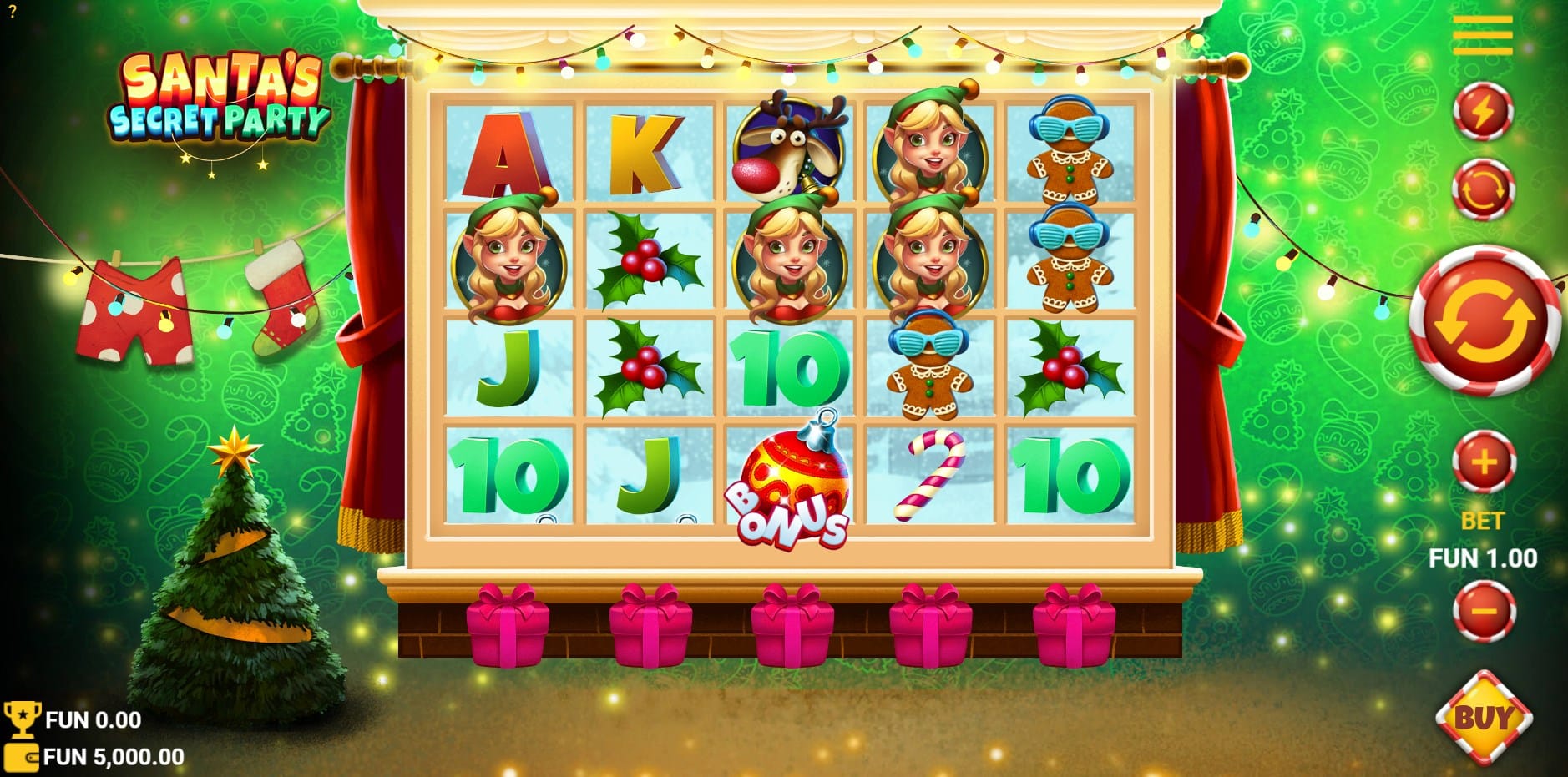Screen dimensions: 1568x777
Task: Spin the reels with the big button
Action: pyautogui.click(x=1485, y=320)
